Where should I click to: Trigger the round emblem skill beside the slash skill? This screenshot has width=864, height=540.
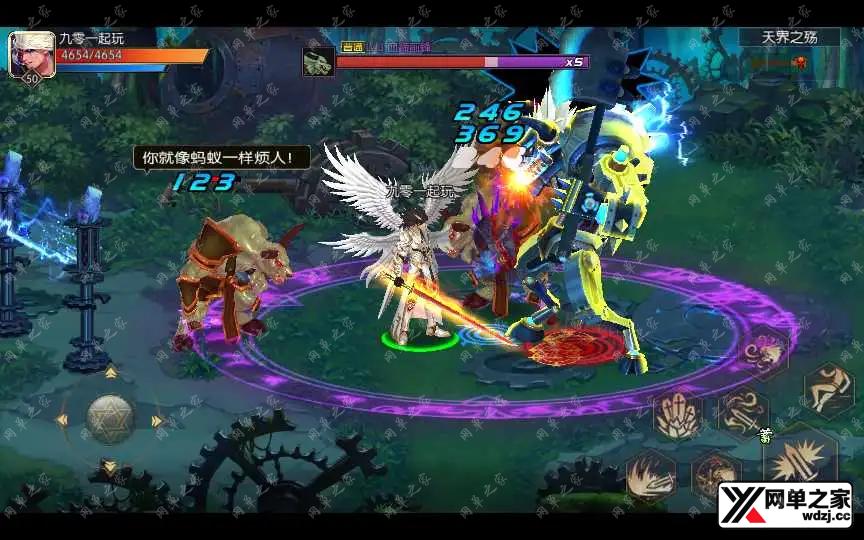click(x=714, y=473)
